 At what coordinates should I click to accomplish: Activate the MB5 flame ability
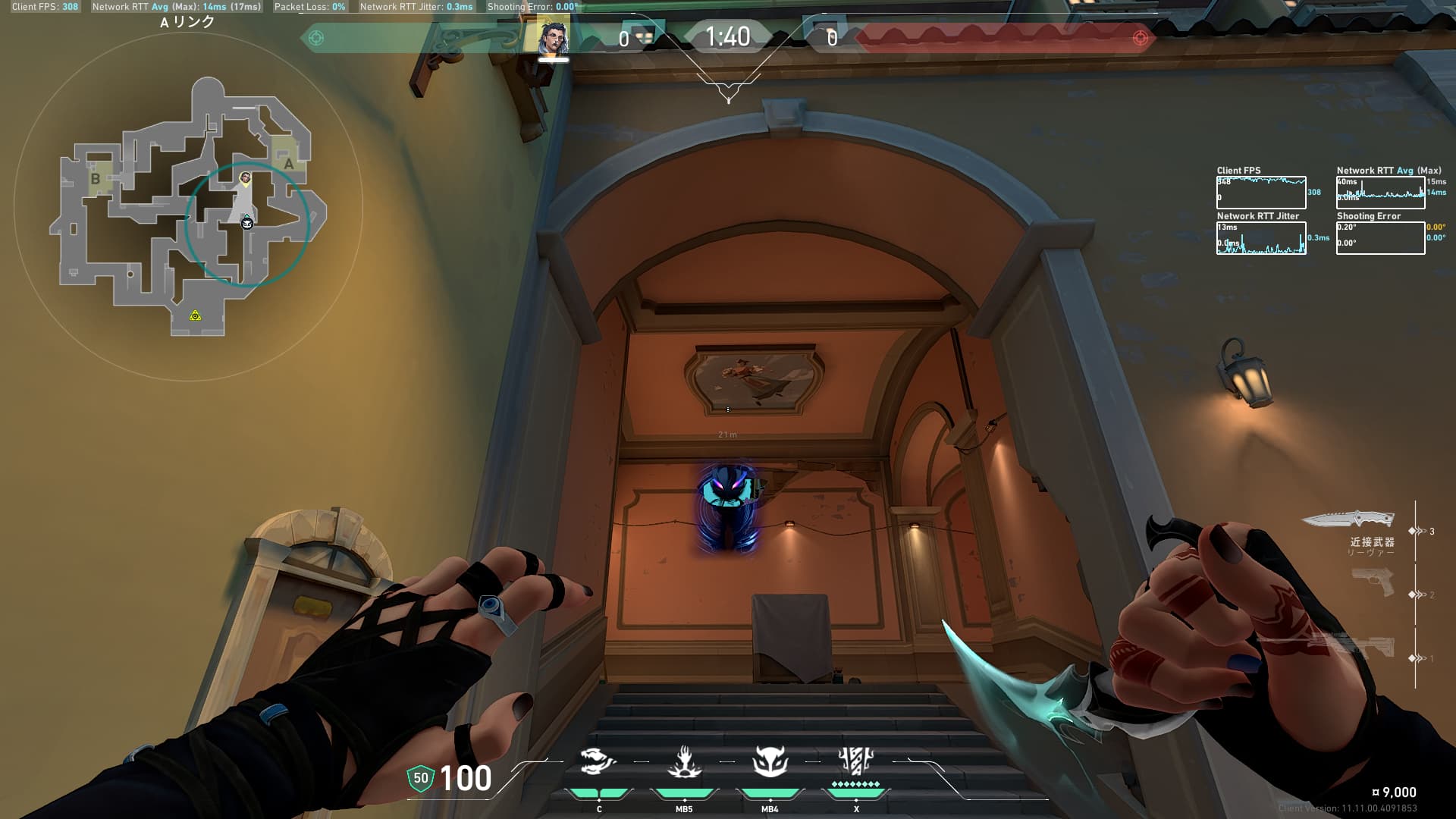[684, 762]
